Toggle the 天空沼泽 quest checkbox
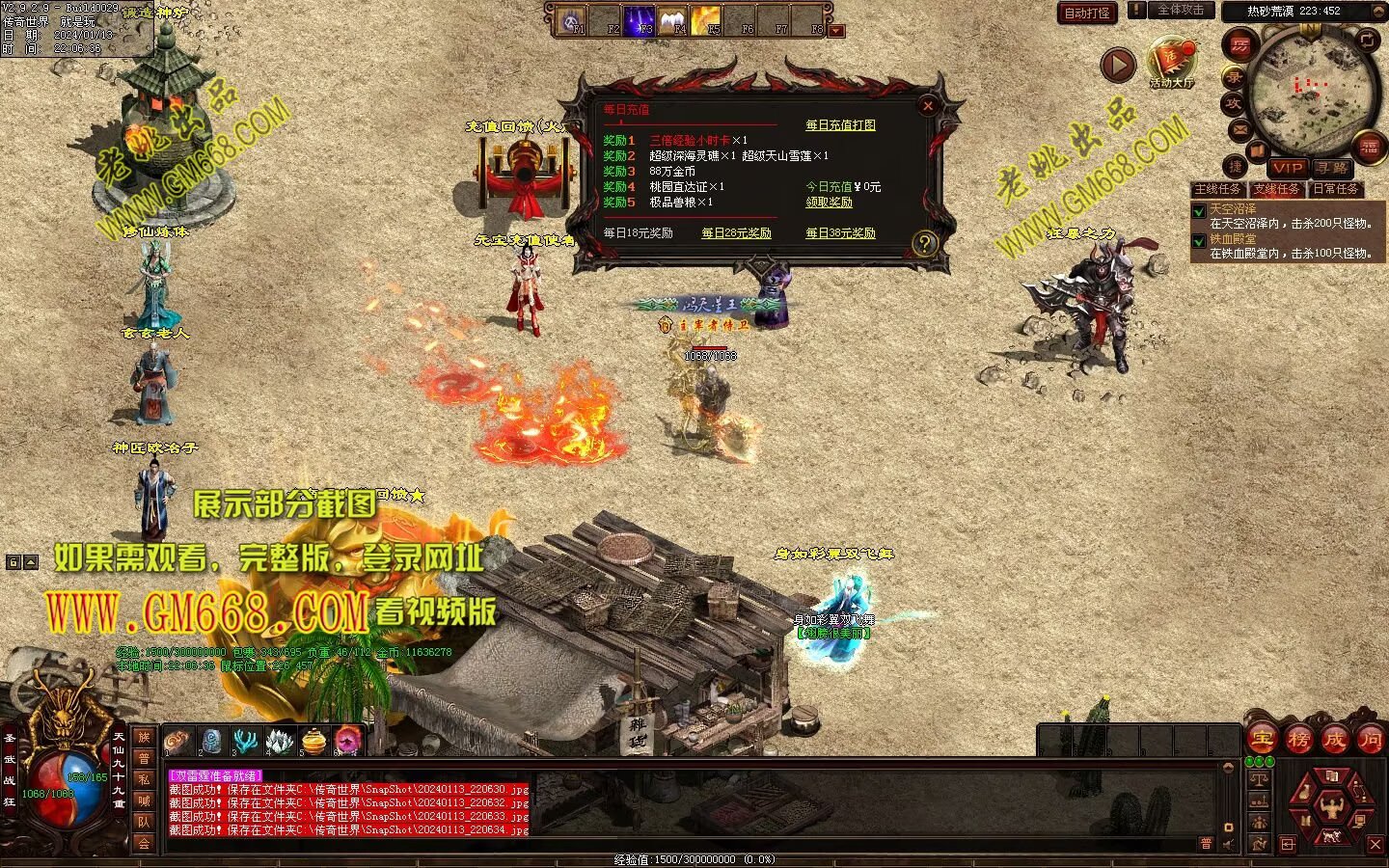 pos(1199,211)
